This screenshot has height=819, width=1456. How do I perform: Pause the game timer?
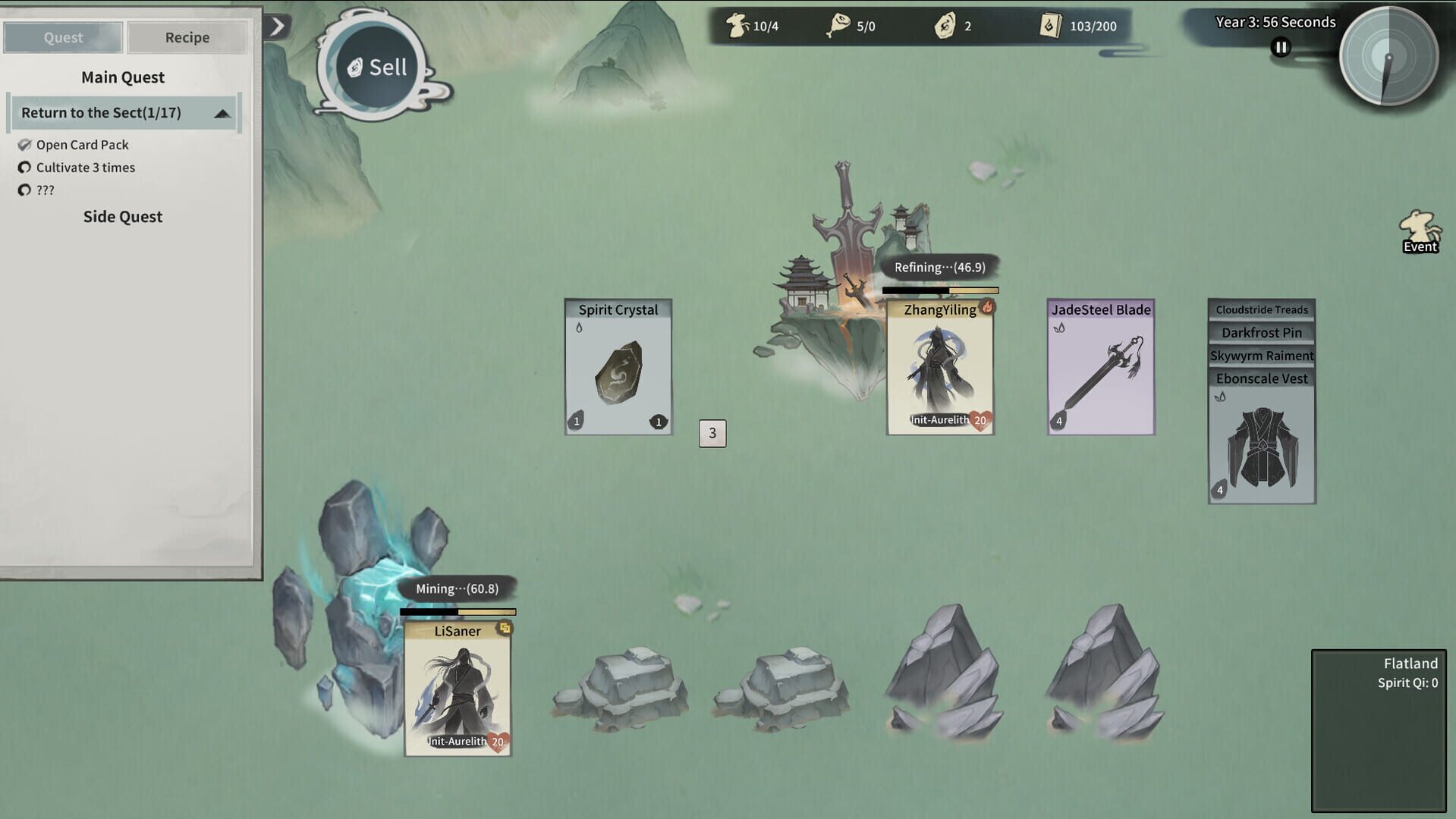[x=1280, y=47]
